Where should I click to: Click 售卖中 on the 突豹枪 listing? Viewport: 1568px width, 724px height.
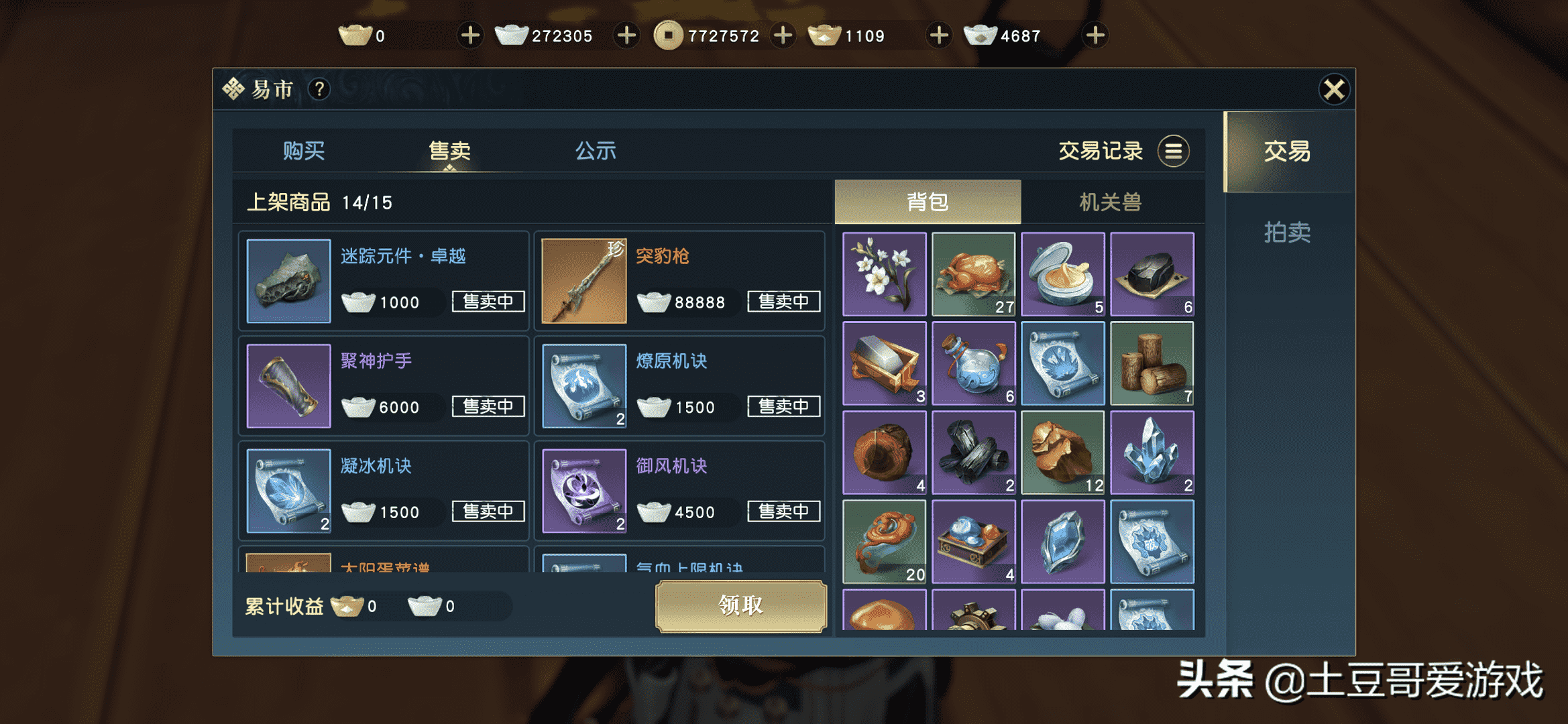point(783,302)
